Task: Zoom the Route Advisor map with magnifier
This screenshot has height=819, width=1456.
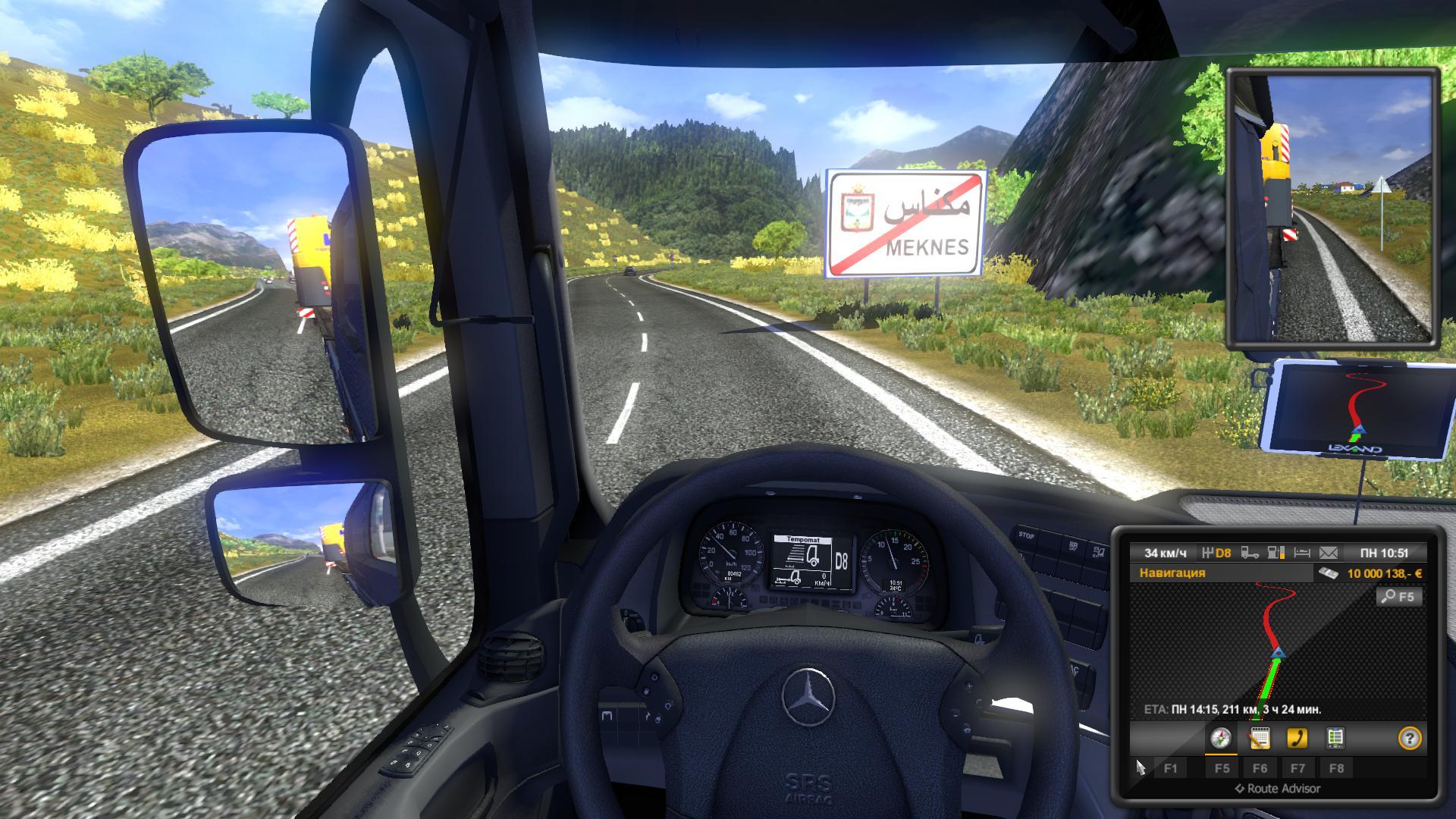Action: coord(1399,597)
